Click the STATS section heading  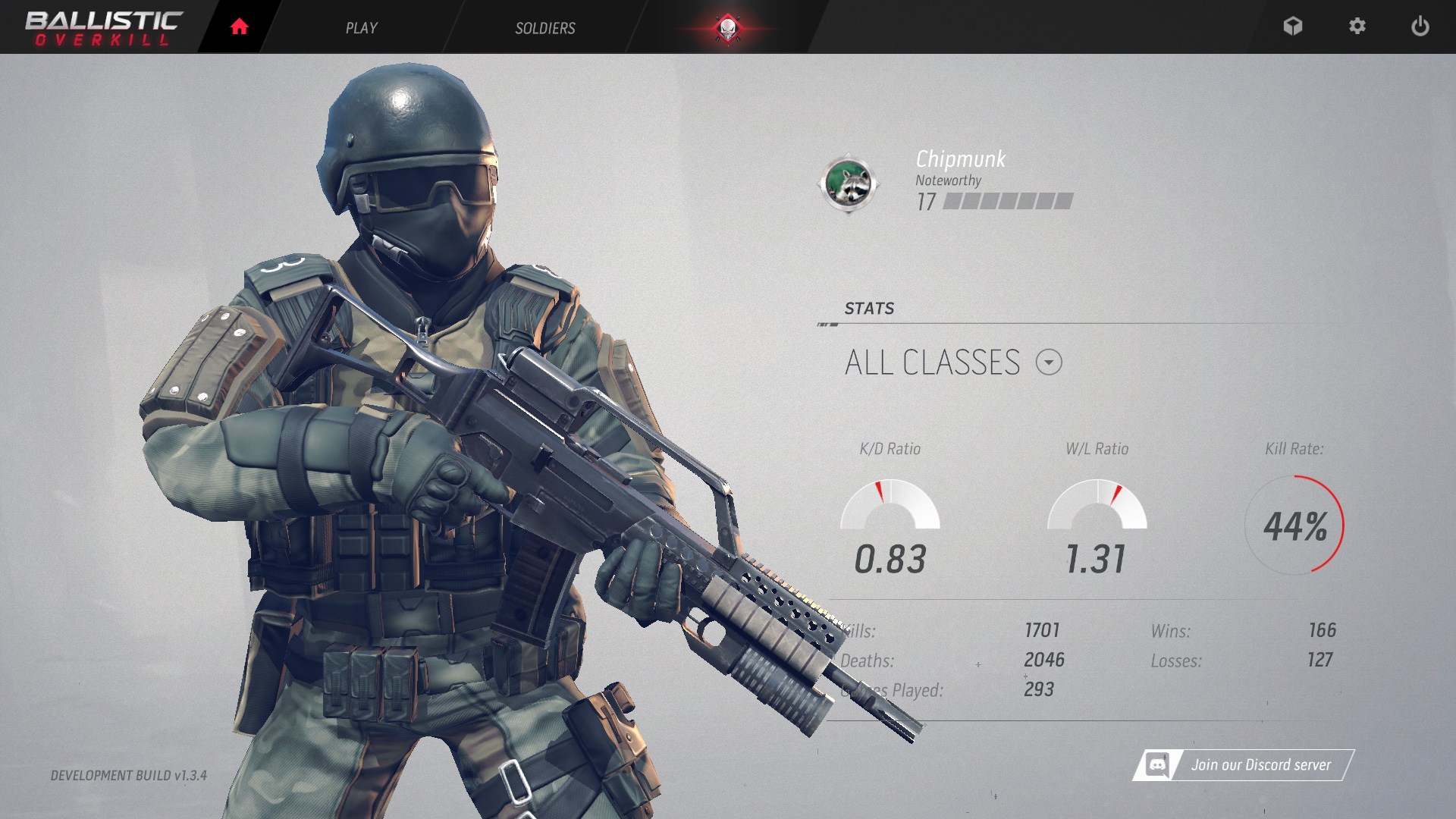click(869, 308)
